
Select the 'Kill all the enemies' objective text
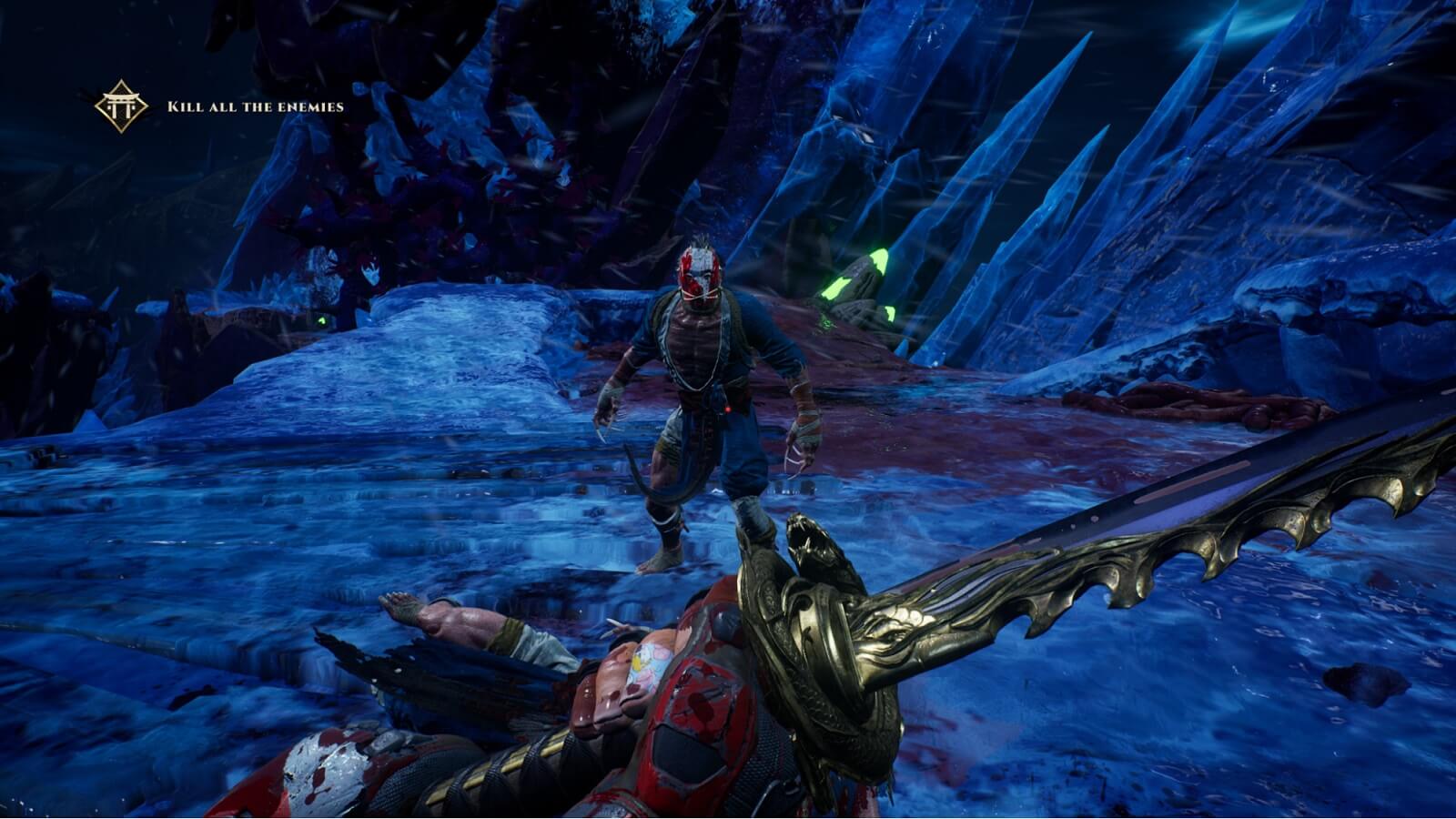tap(256, 106)
